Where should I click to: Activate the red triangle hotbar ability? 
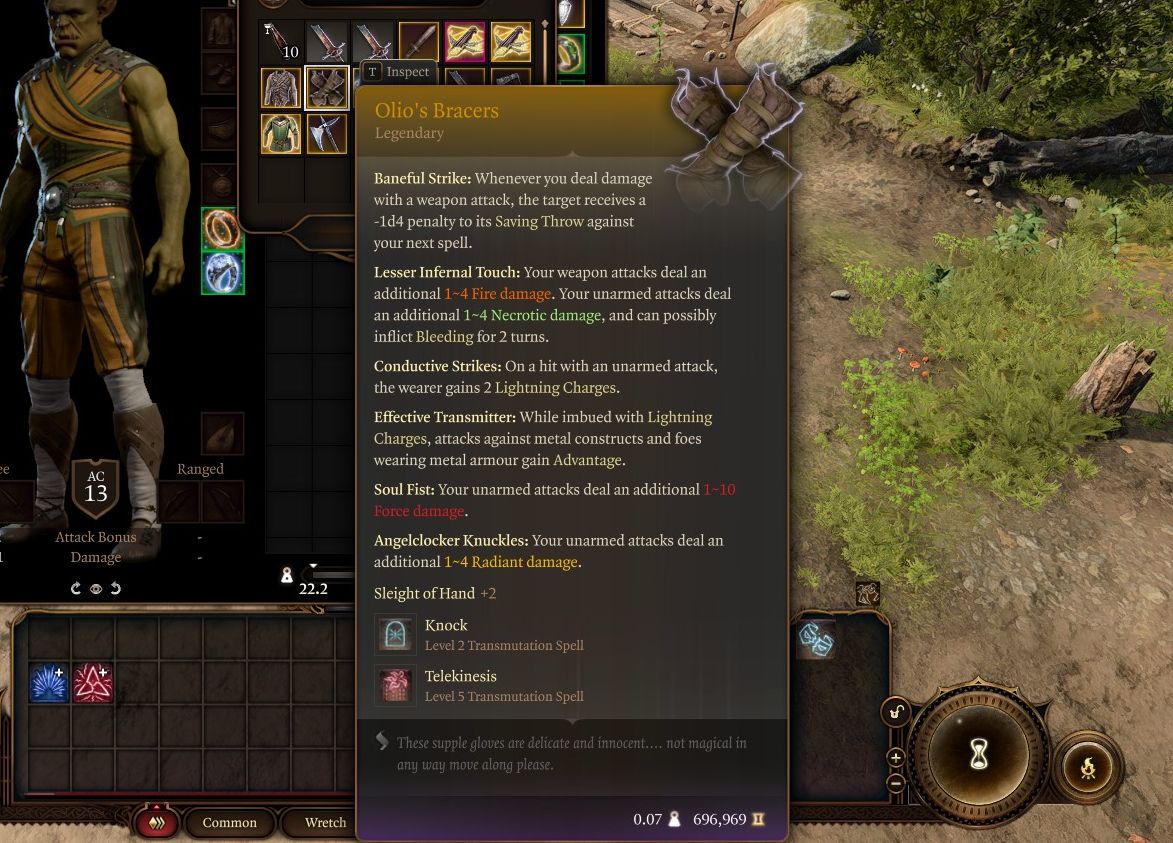92,684
